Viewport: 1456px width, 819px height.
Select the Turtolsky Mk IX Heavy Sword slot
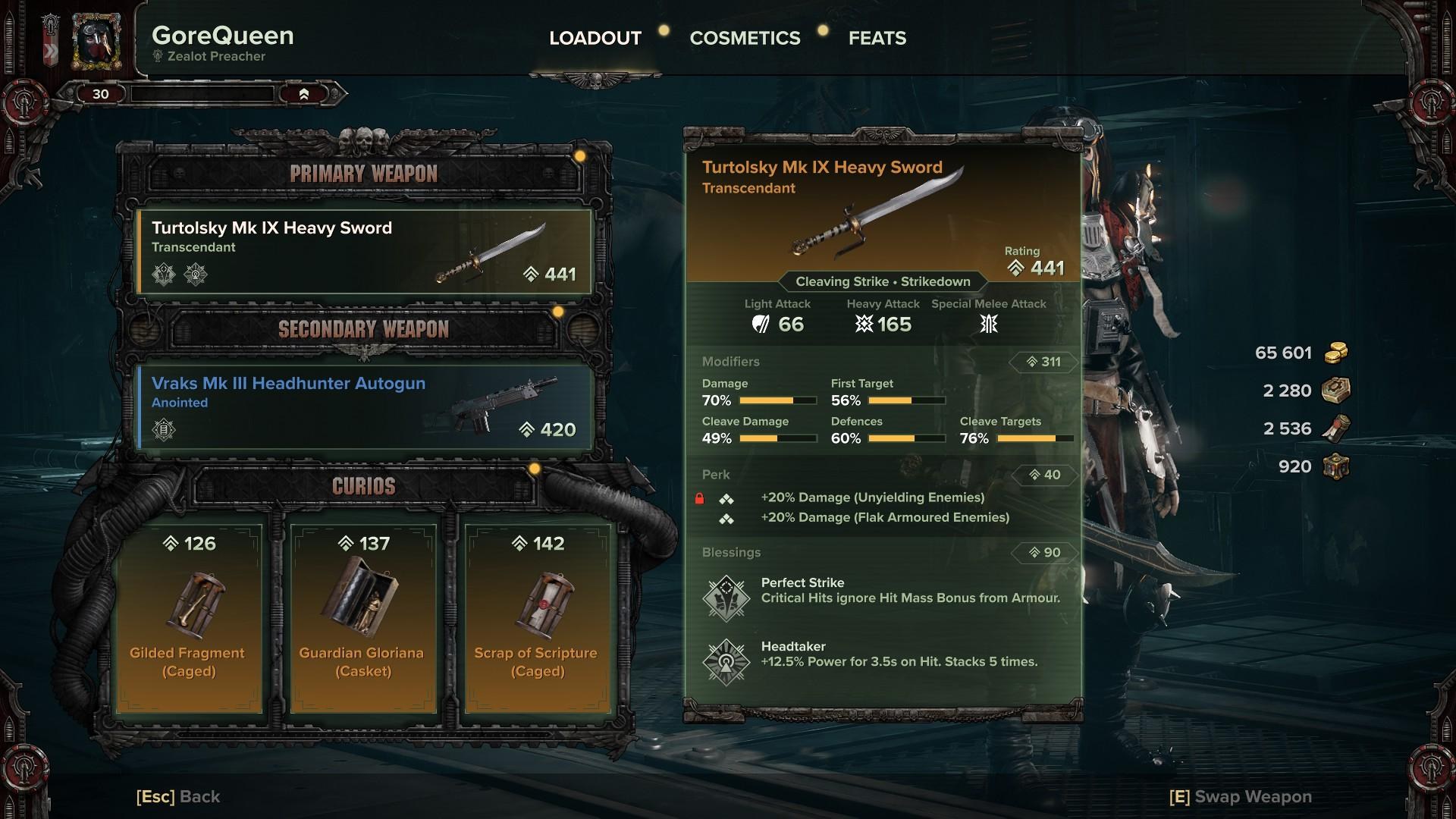364,252
